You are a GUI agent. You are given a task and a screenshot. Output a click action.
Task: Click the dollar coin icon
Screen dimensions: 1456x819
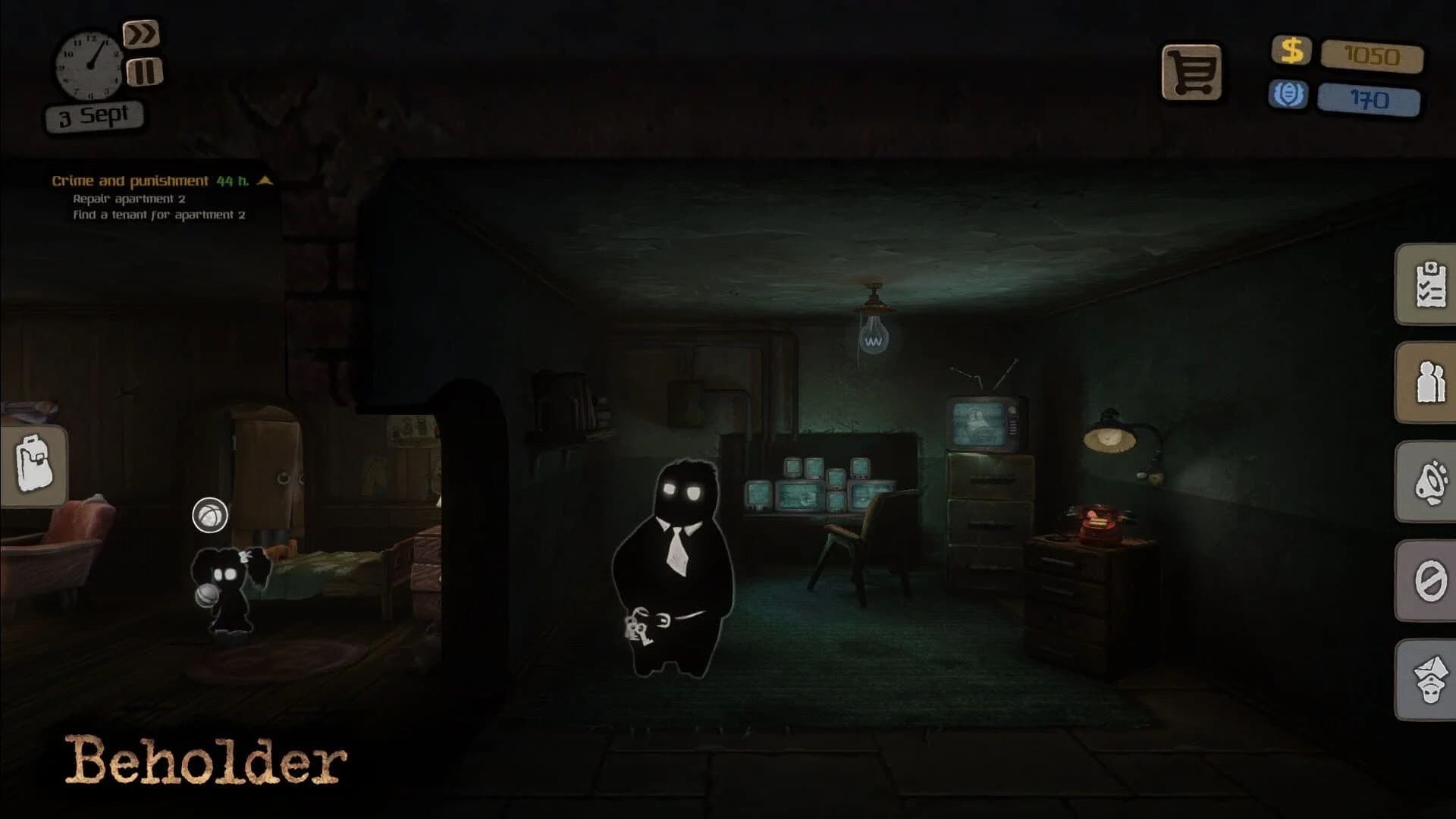(1291, 52)
